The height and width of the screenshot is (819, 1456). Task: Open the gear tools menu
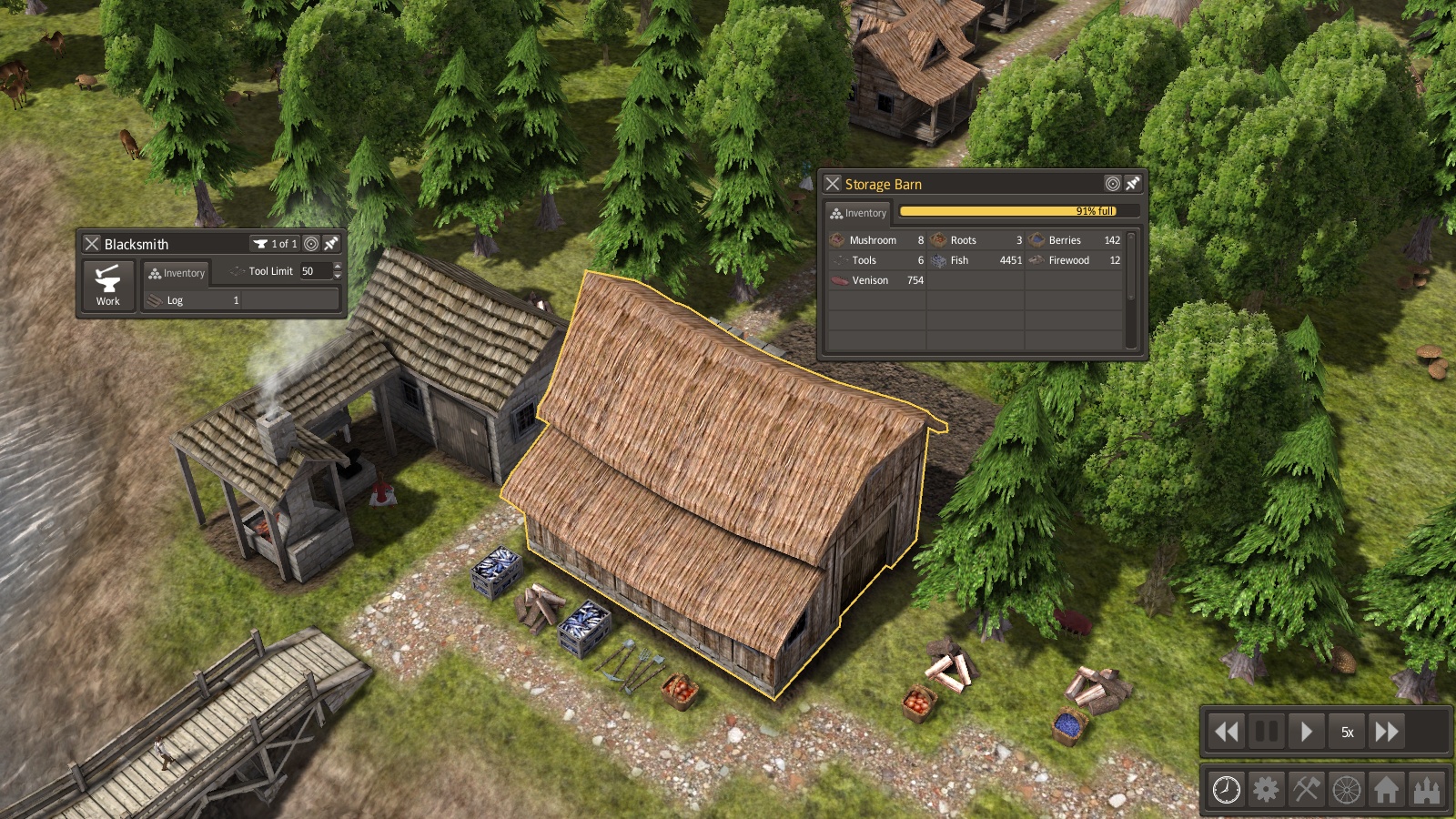click(1266, 789)
